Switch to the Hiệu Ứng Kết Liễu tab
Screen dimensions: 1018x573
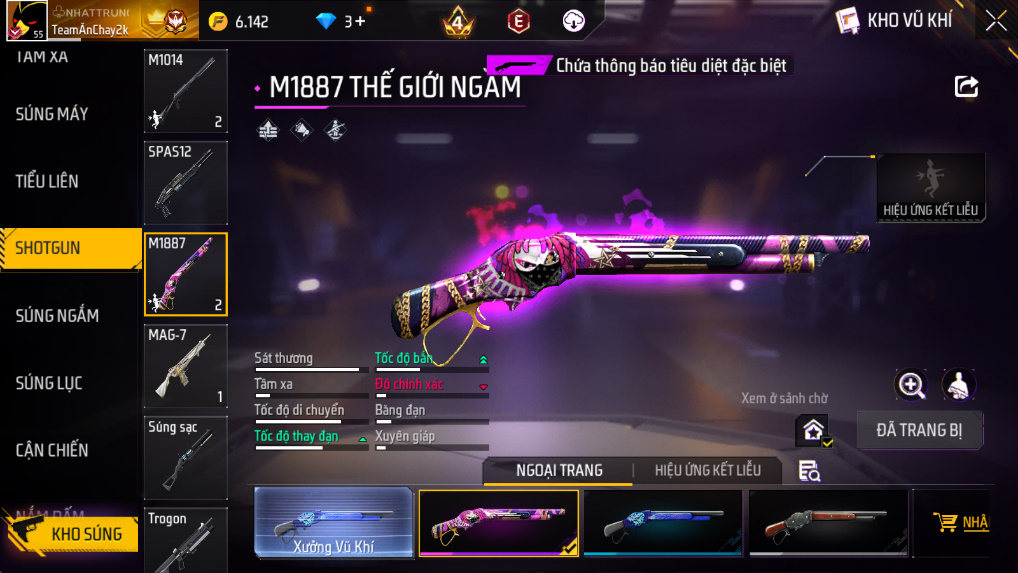click(x=707, y=470)
